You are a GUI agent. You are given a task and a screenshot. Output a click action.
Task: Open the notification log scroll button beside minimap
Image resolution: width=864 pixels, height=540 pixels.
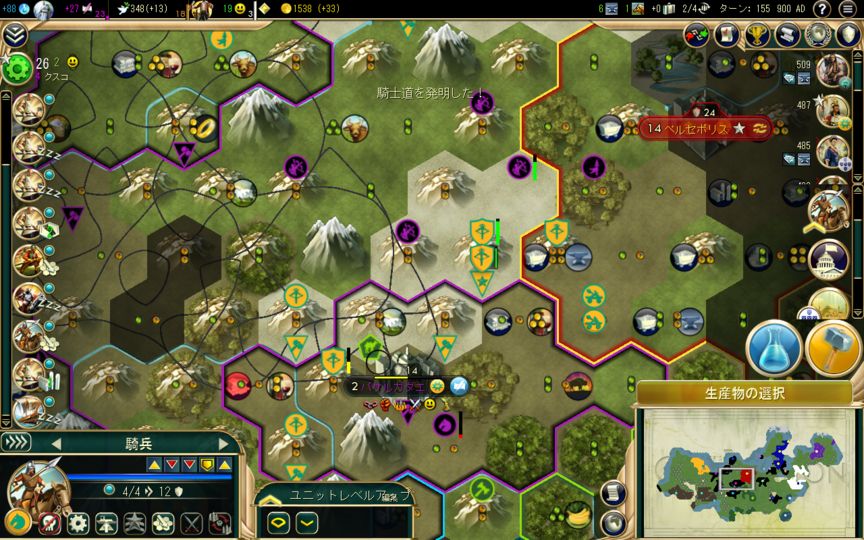pyautogui.click(x=614, y=494)
